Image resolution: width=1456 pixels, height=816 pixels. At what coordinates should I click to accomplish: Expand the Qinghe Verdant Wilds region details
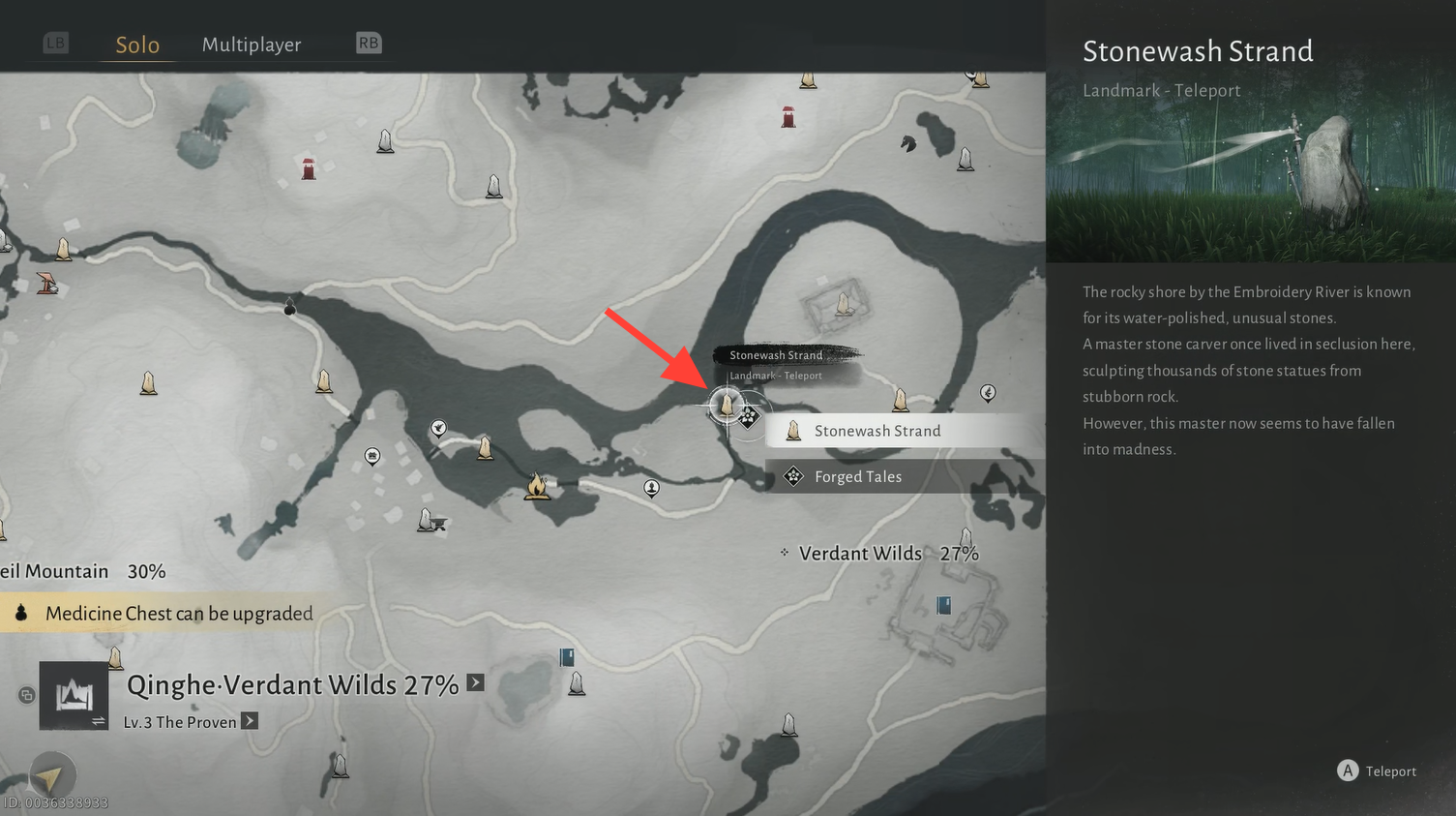point(475,682)
